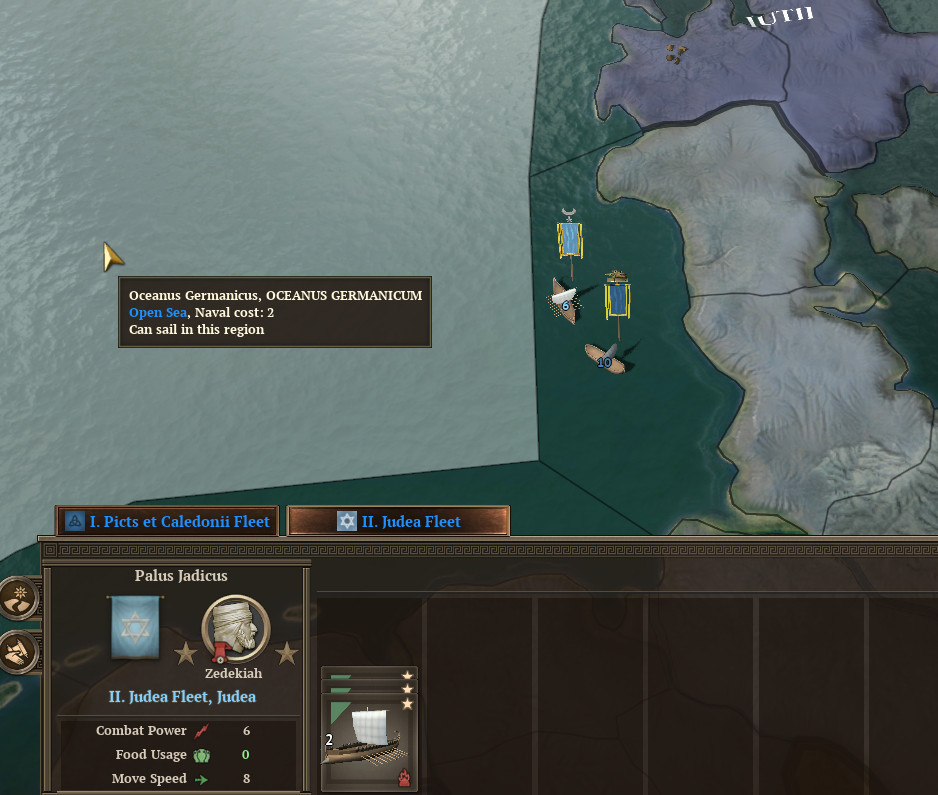938x795 pixels.
Task: Select the fleet with strength 10 on map
Action: (605, 358)
